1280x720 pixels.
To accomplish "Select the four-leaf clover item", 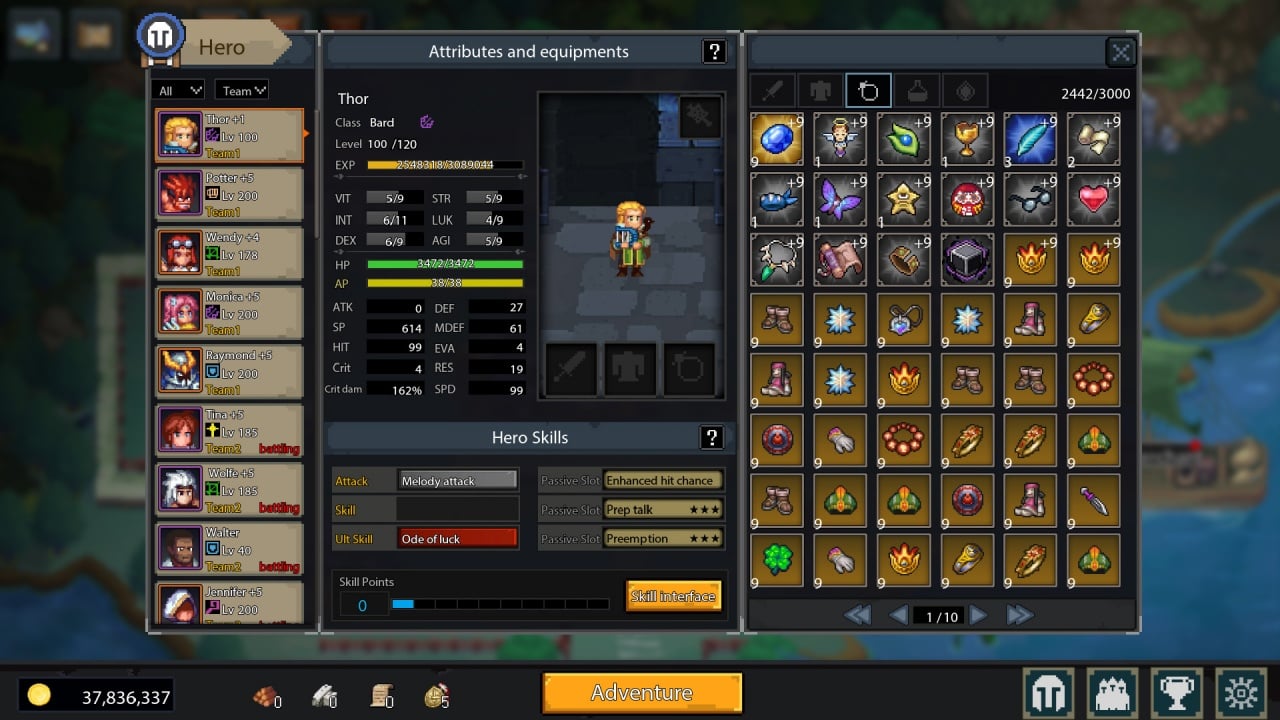I will point(776,560).
